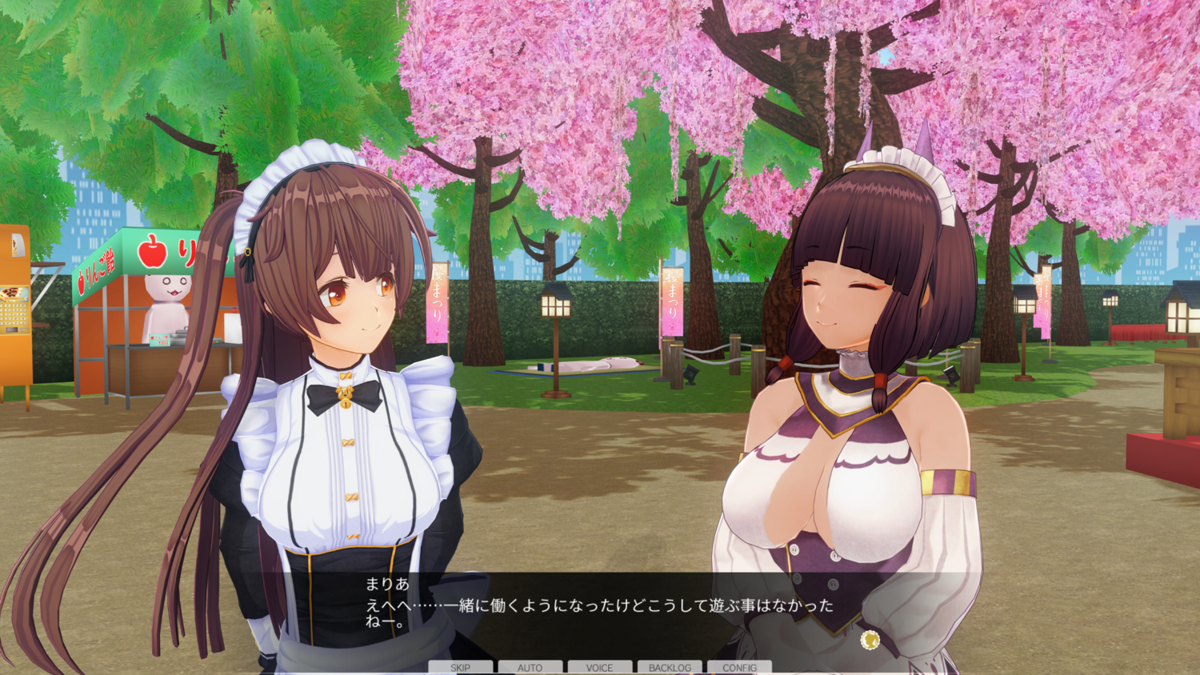Activate the SKIP button
The width and height of the screenshot is (1200, 675).
point(460,667)
